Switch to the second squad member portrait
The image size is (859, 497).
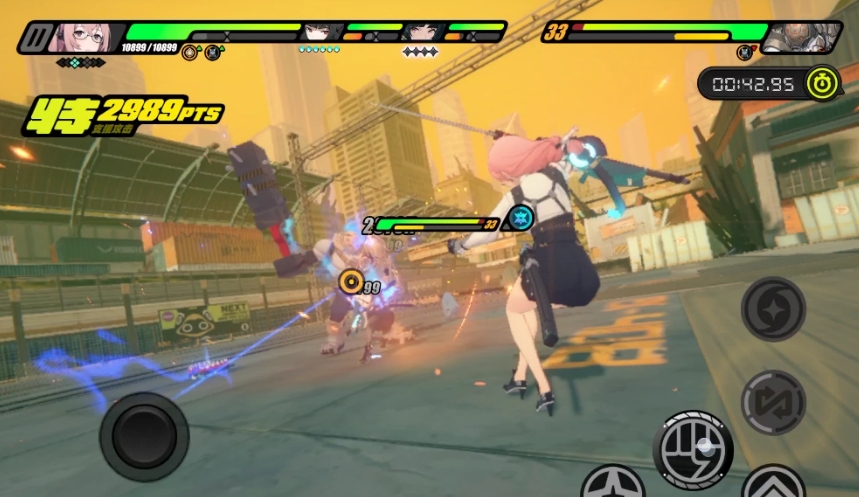[x=321, y=32]
